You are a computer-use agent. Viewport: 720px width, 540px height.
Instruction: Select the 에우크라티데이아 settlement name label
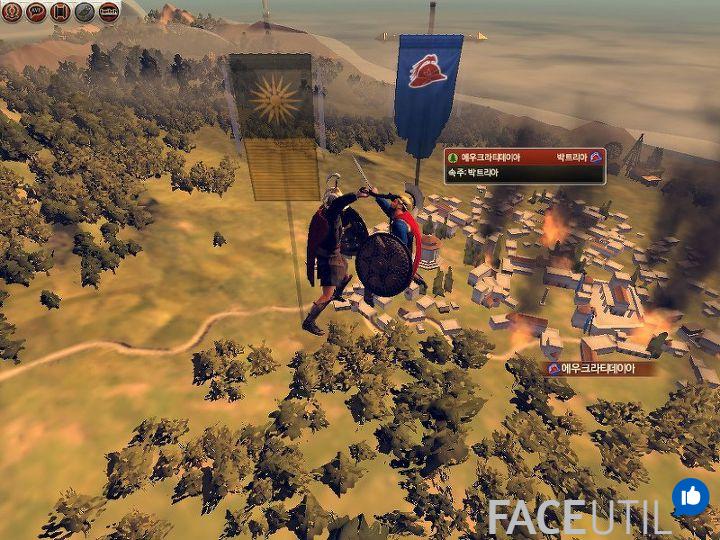point(597,368)
